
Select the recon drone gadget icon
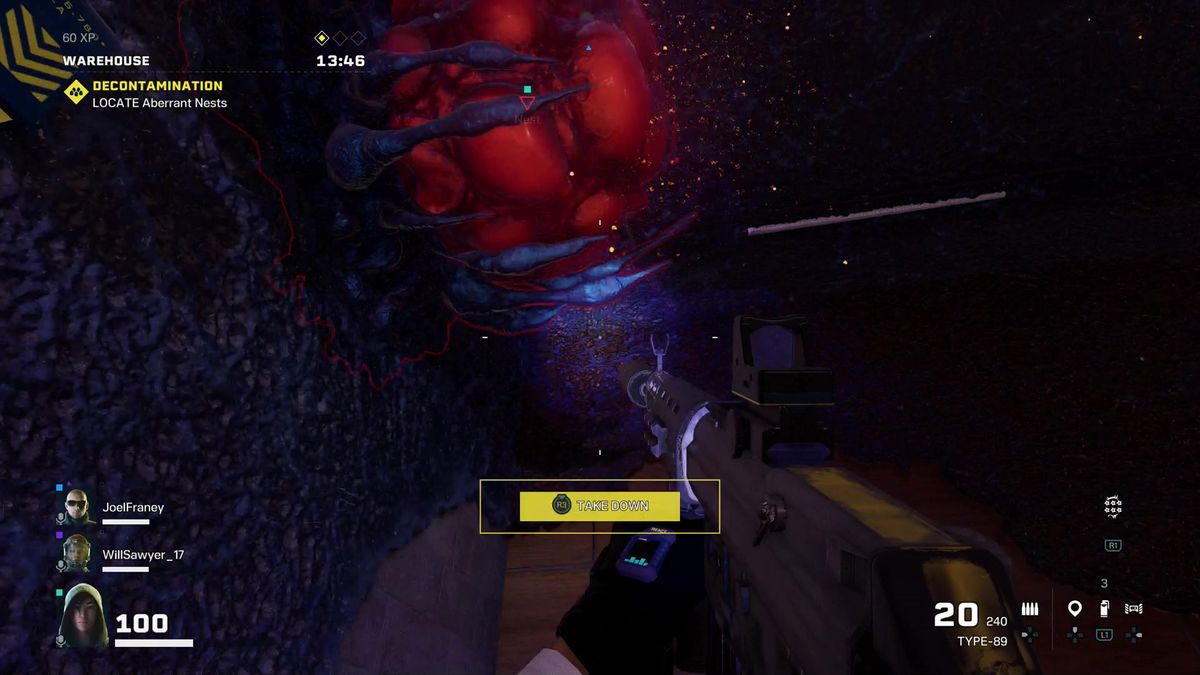[1133, 608]
